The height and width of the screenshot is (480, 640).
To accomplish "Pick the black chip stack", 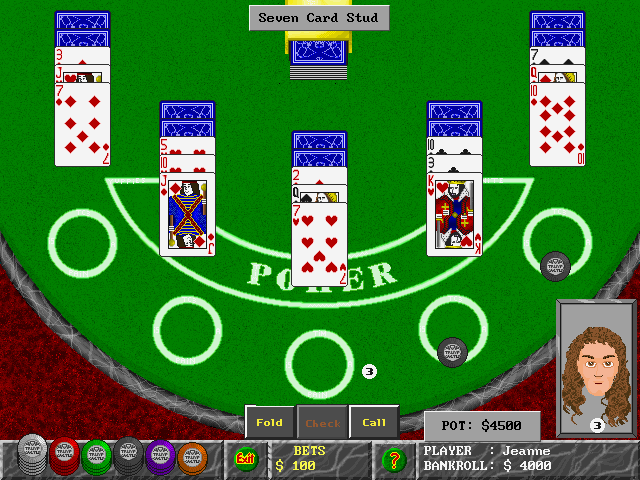I will (128, 457).
